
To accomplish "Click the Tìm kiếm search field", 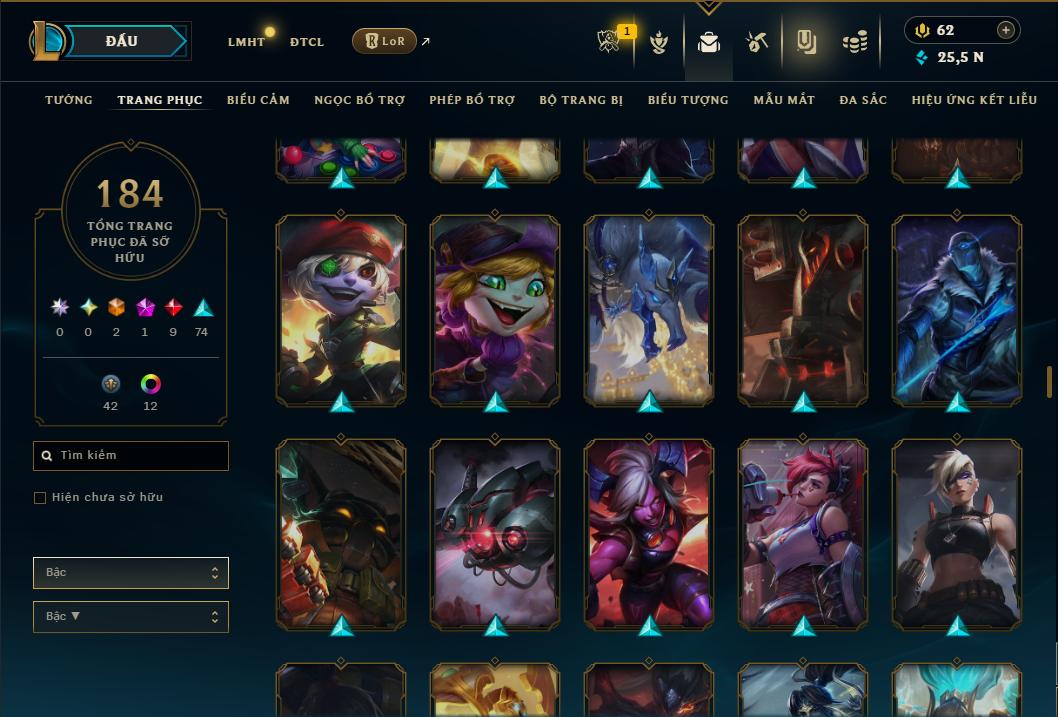I will (x=131, y=456).
